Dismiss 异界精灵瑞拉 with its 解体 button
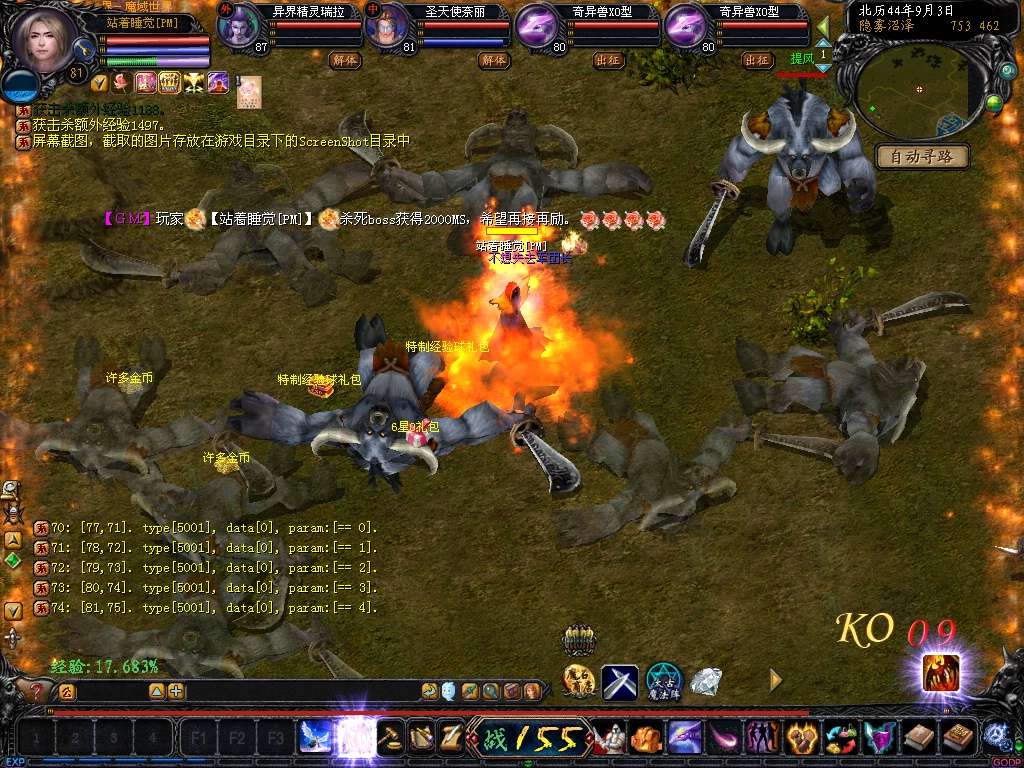This screenshot has width=1024, height=768. coord(345,60)
